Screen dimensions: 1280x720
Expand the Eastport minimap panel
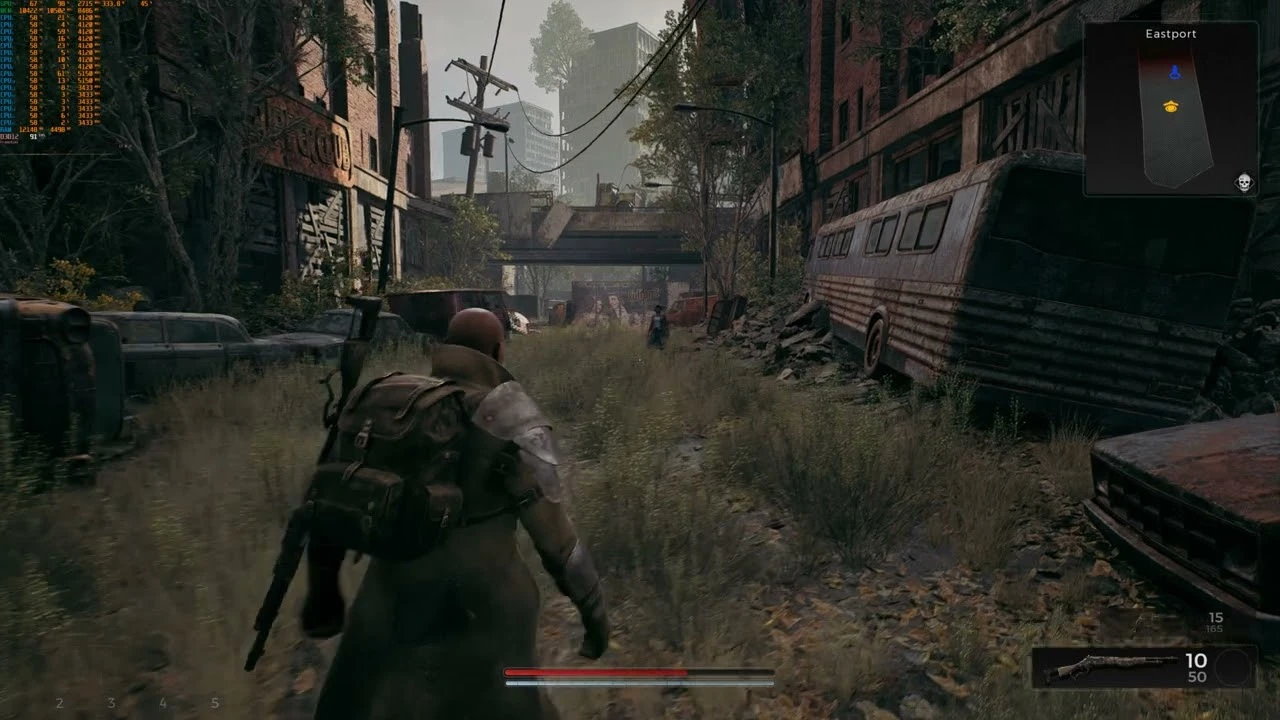(x=1172, y=110)
